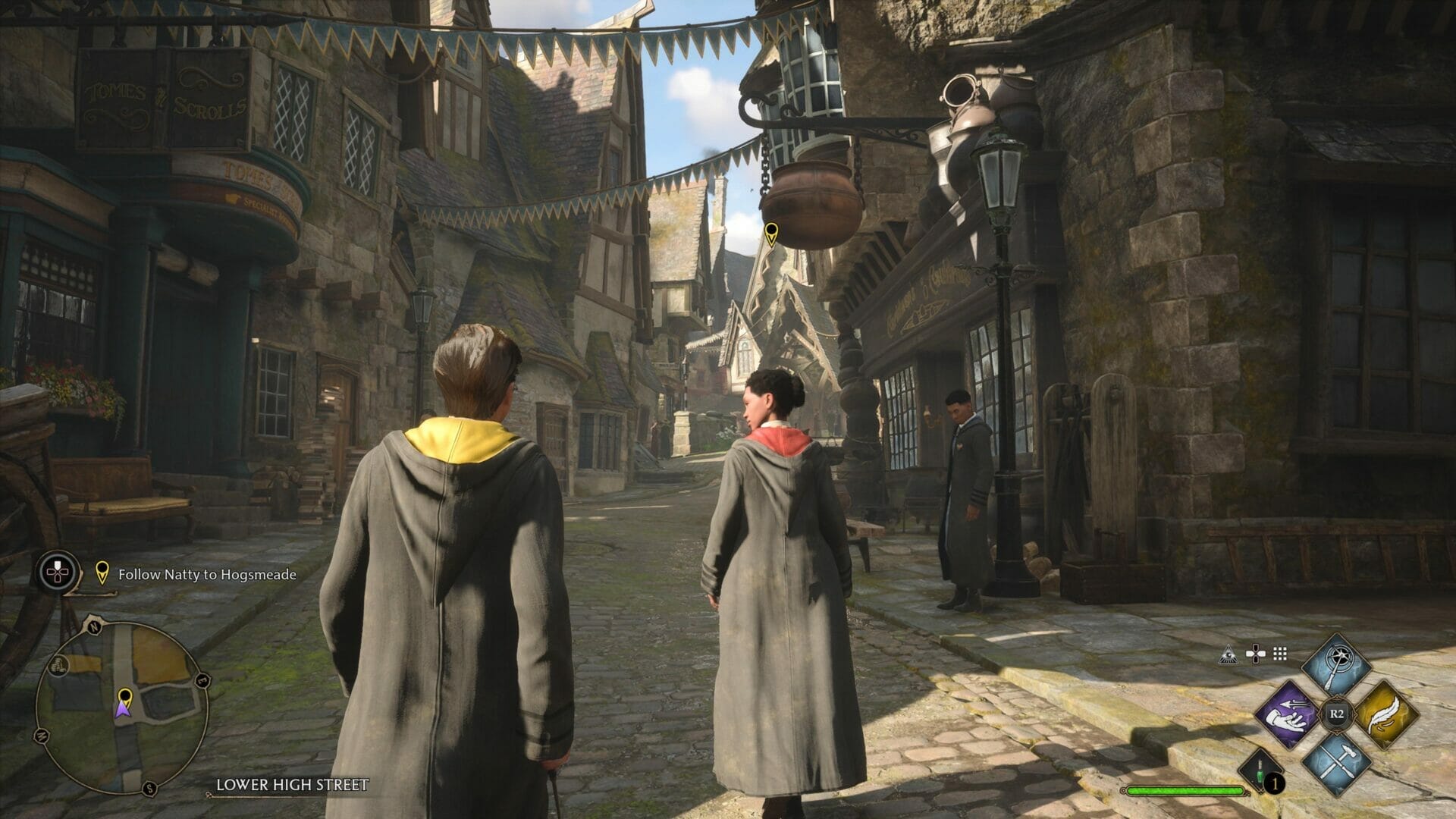
Task: Open the spell set grid icon
Action: [1280, 654]
